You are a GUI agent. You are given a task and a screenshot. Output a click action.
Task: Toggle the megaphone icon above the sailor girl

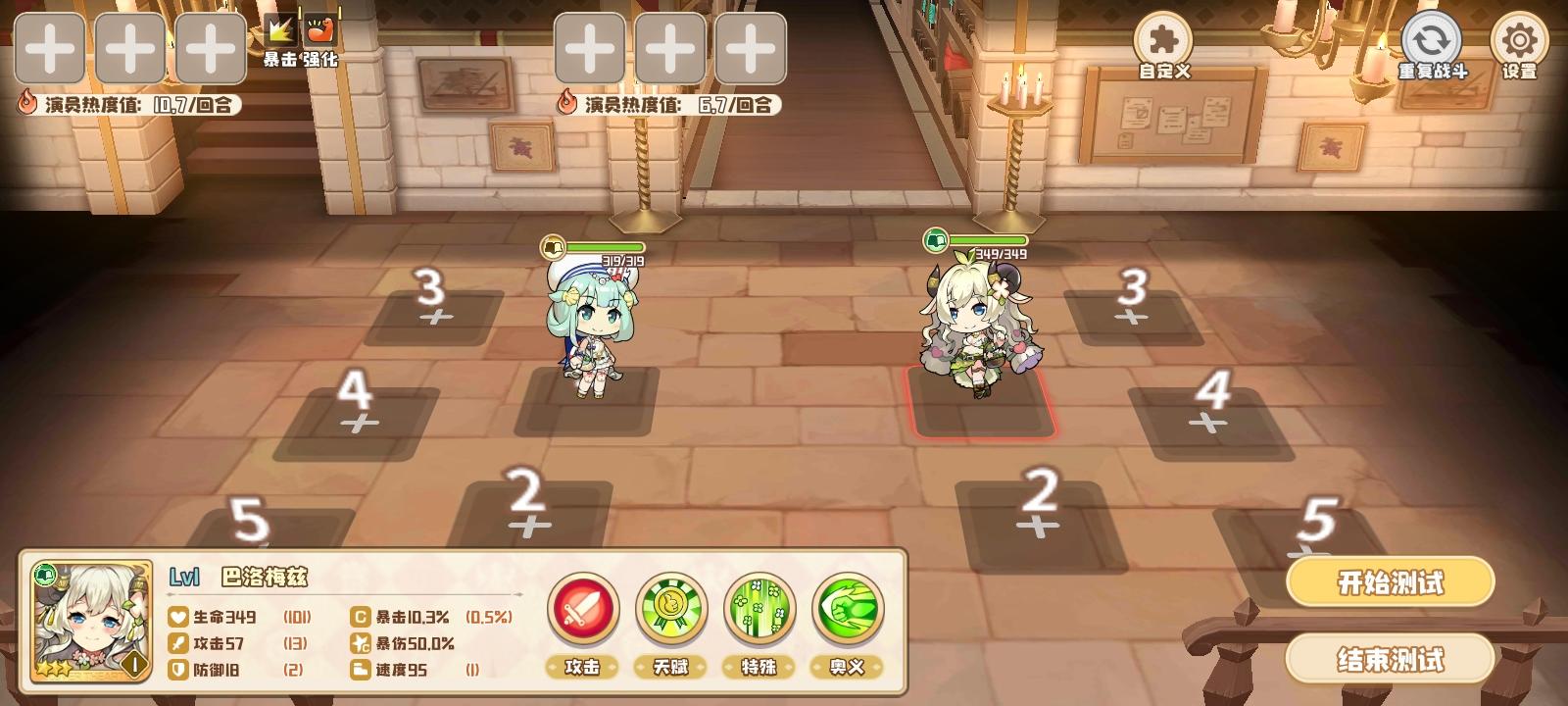click(x=554, y=245)
